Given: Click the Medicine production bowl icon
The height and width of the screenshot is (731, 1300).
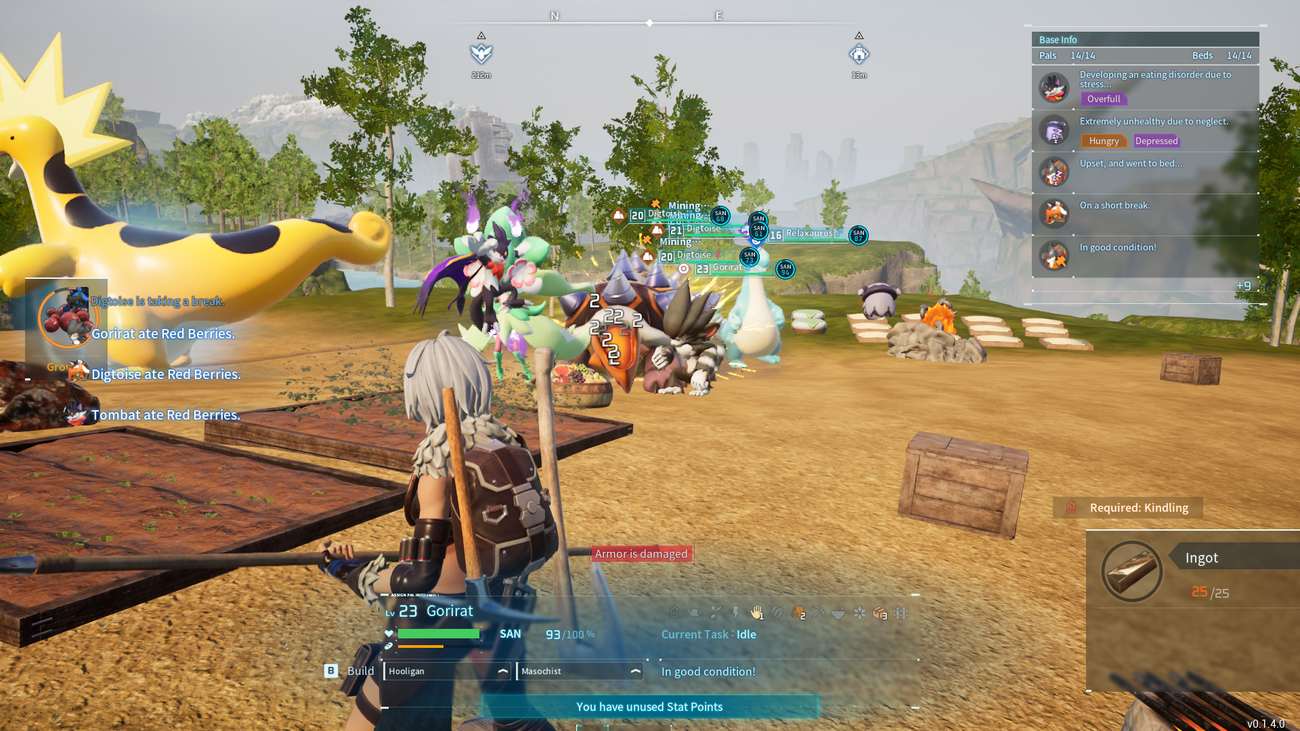Looking at the screenshot, I should click(840, 613).
